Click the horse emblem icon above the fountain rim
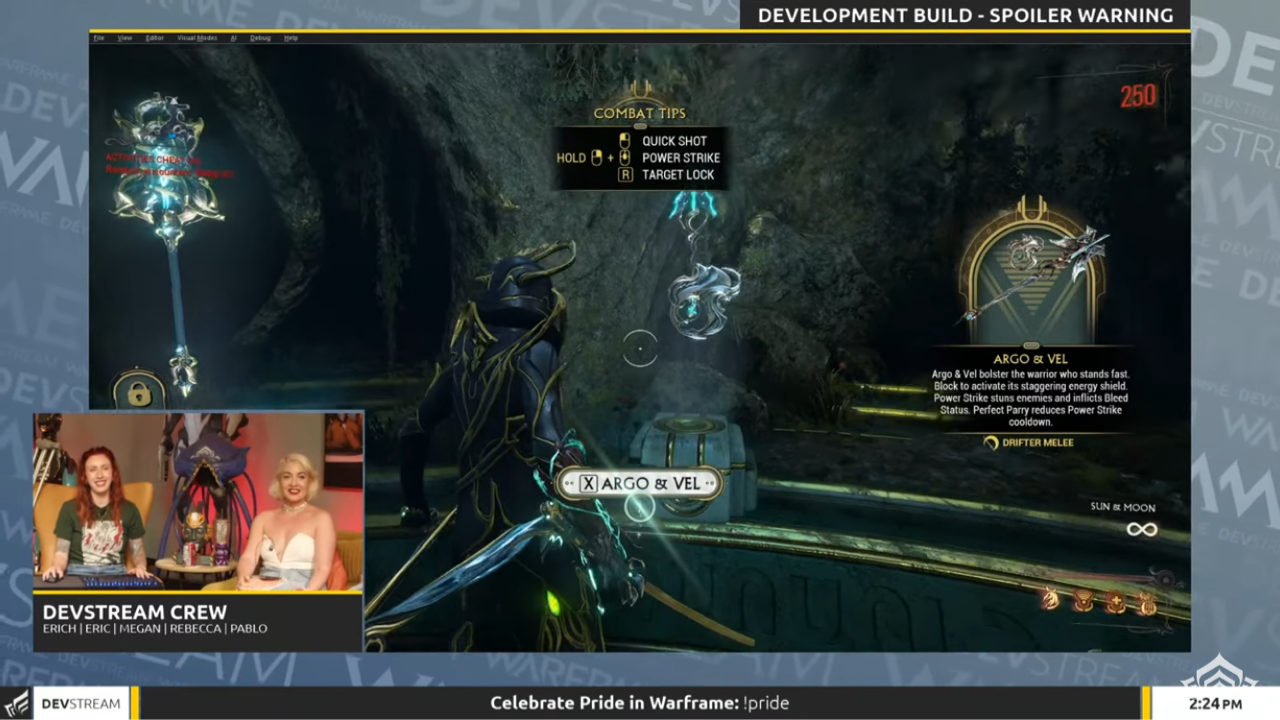 pyautogui.click(x=1049, y=599)
